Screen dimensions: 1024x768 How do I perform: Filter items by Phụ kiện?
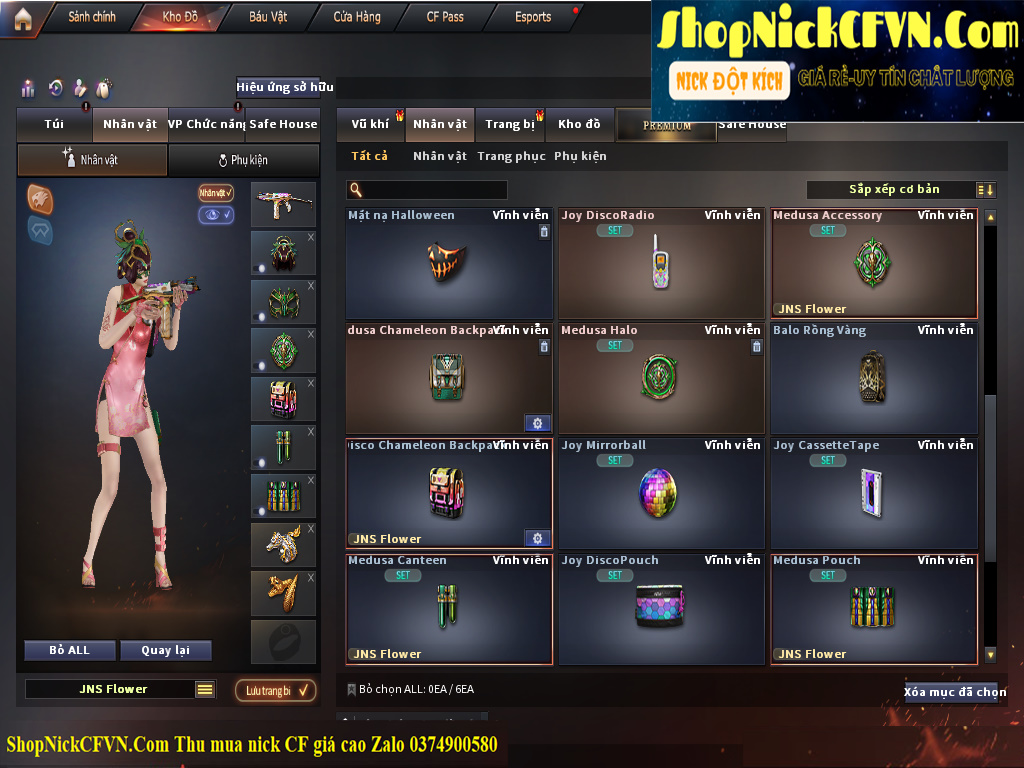point(580,156)
